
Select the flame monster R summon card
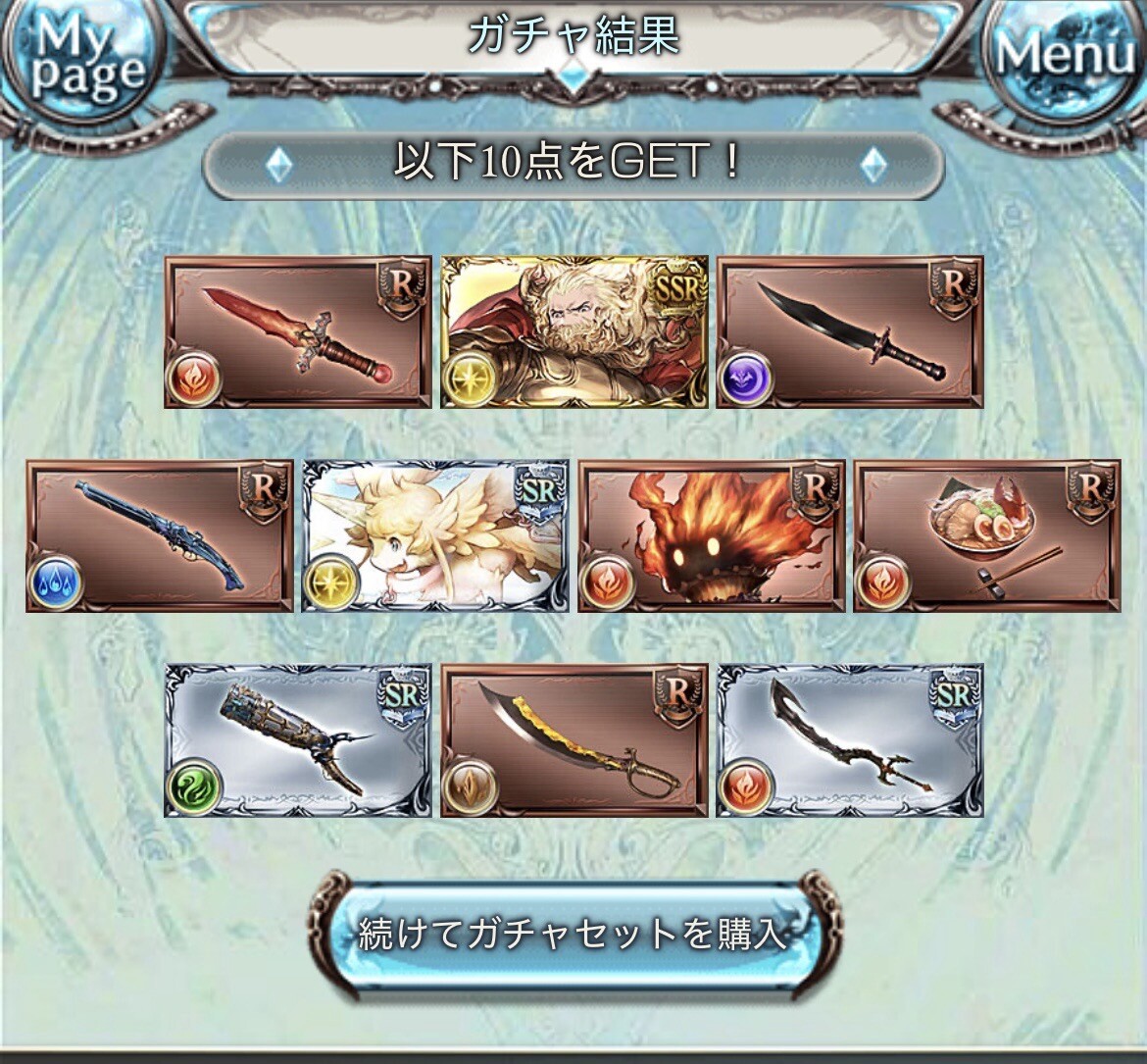712,536
